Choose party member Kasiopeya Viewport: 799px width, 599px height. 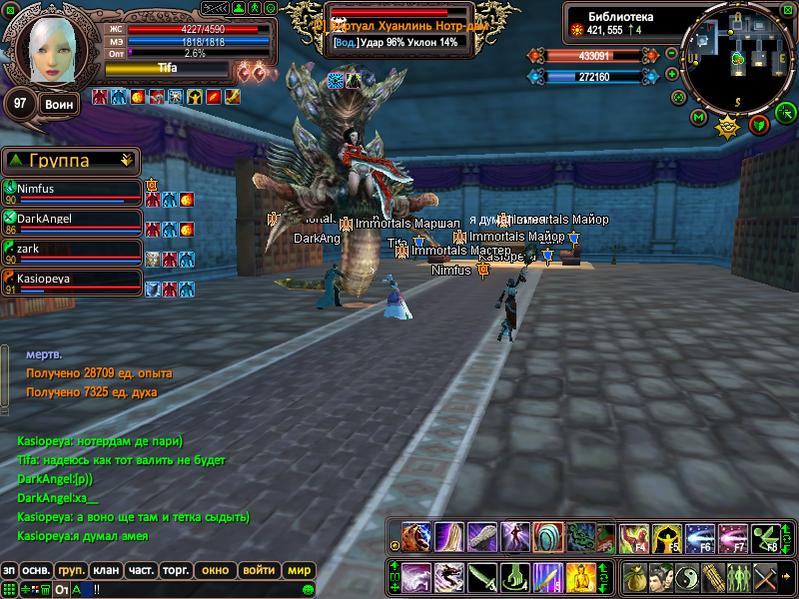tap(70, 281)
